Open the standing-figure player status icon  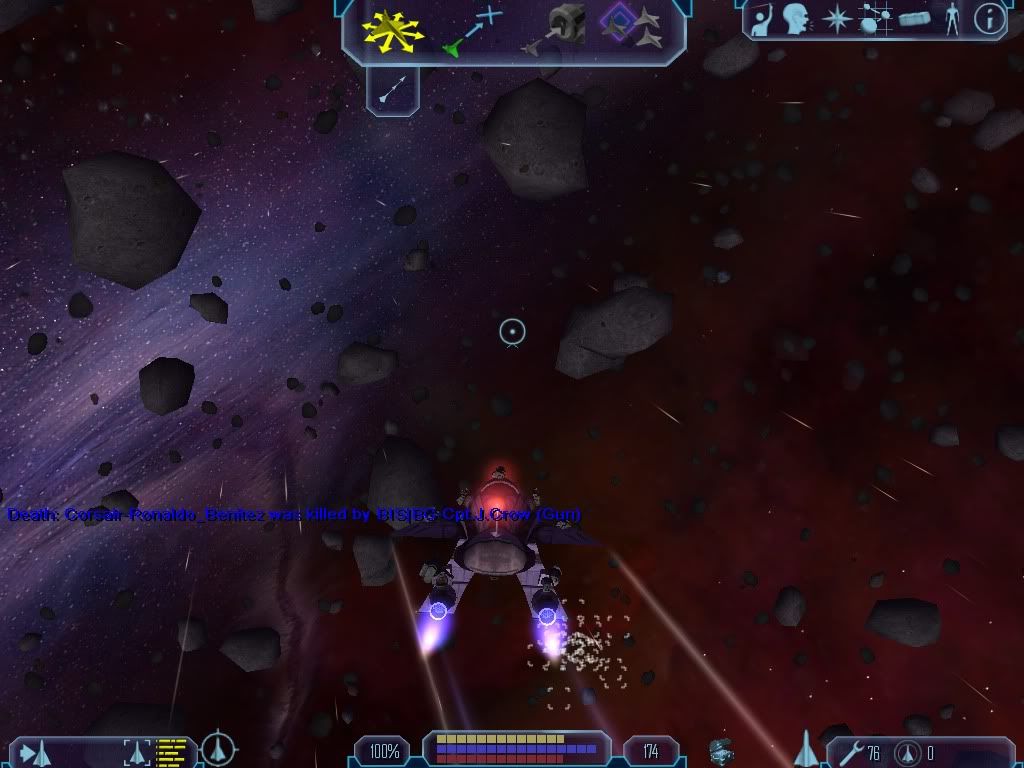(x=952, y=19)
